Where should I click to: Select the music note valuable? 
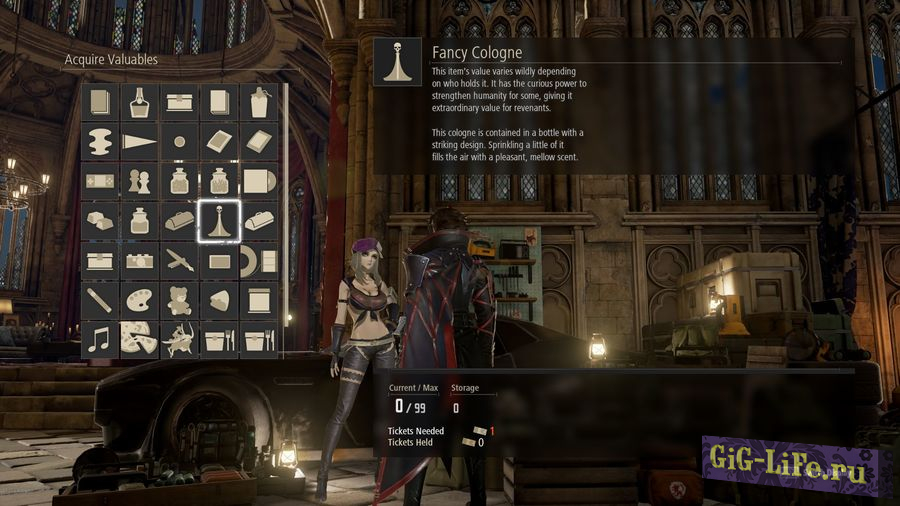[x=100, y=339]
